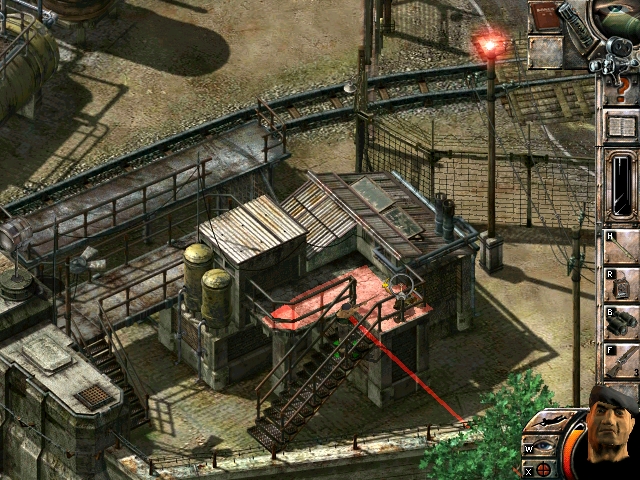
Task: Open the red mission book
Action: coord(546,17)
